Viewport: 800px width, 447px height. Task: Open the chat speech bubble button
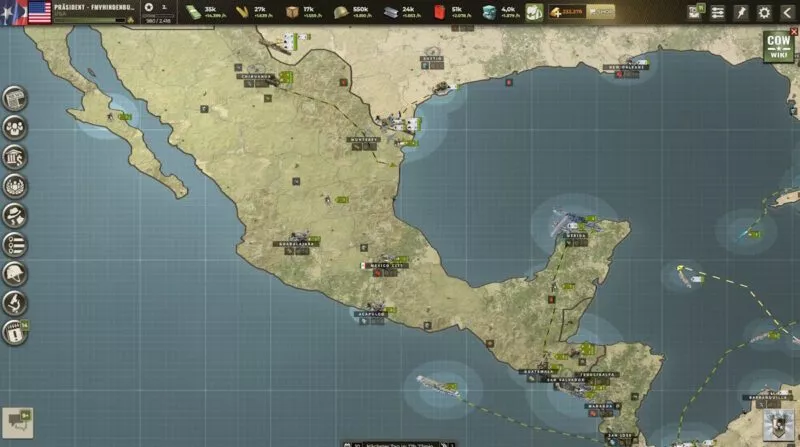[17, 422]
